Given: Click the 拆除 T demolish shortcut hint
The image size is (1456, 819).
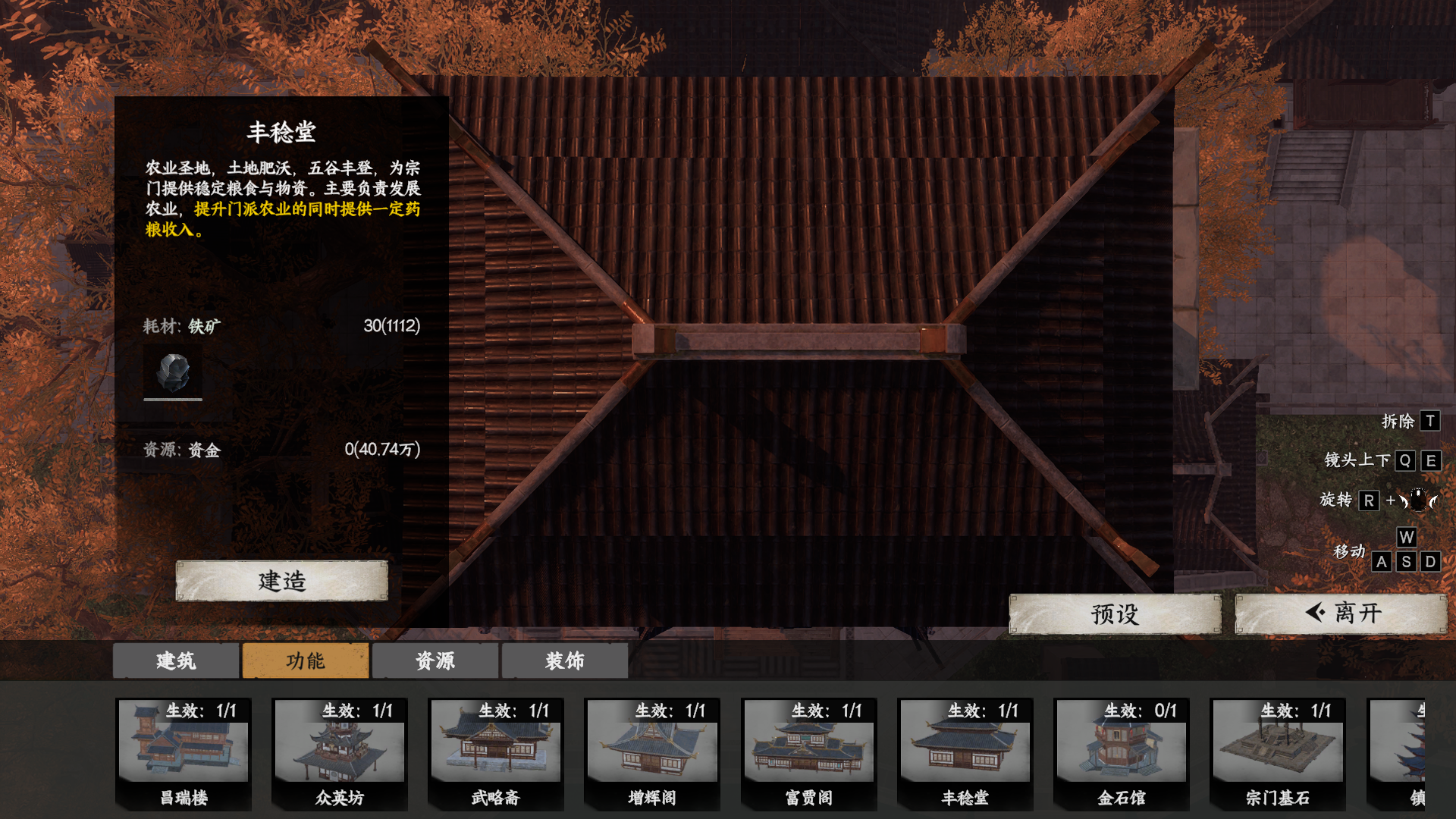Looking at the screenshot, I should point(1410,421).
